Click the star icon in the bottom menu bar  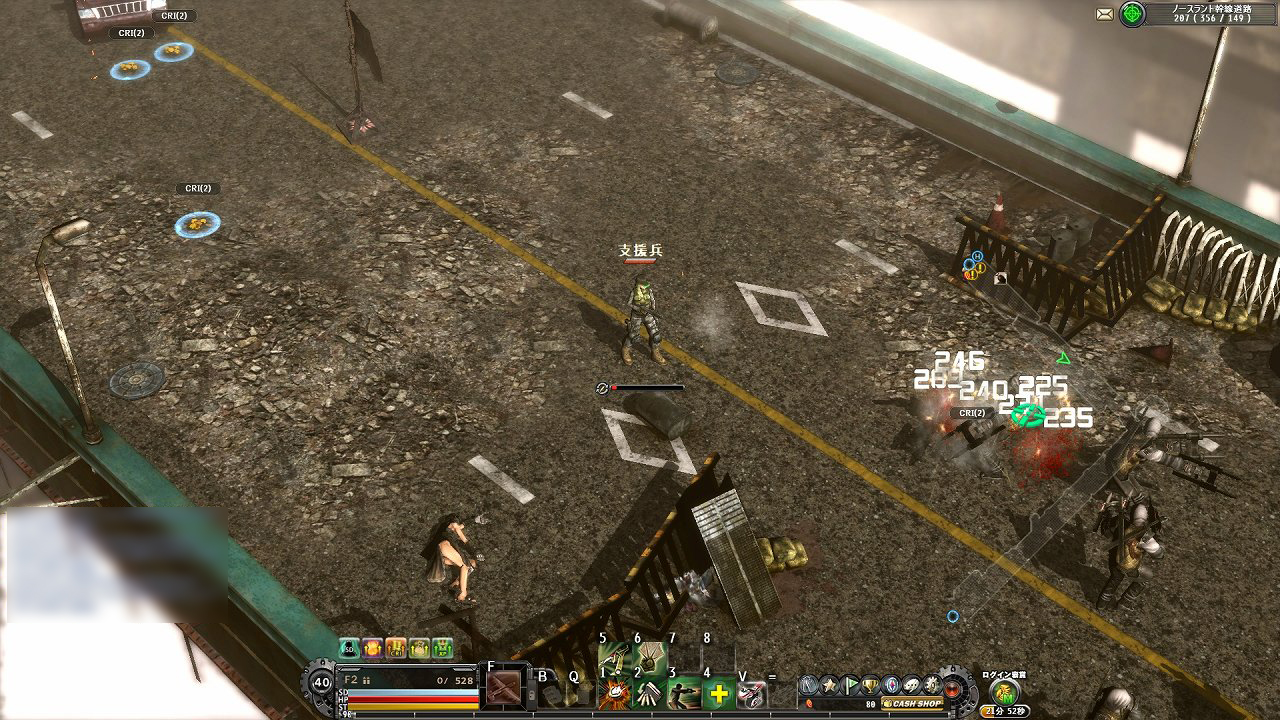[829, 684]
